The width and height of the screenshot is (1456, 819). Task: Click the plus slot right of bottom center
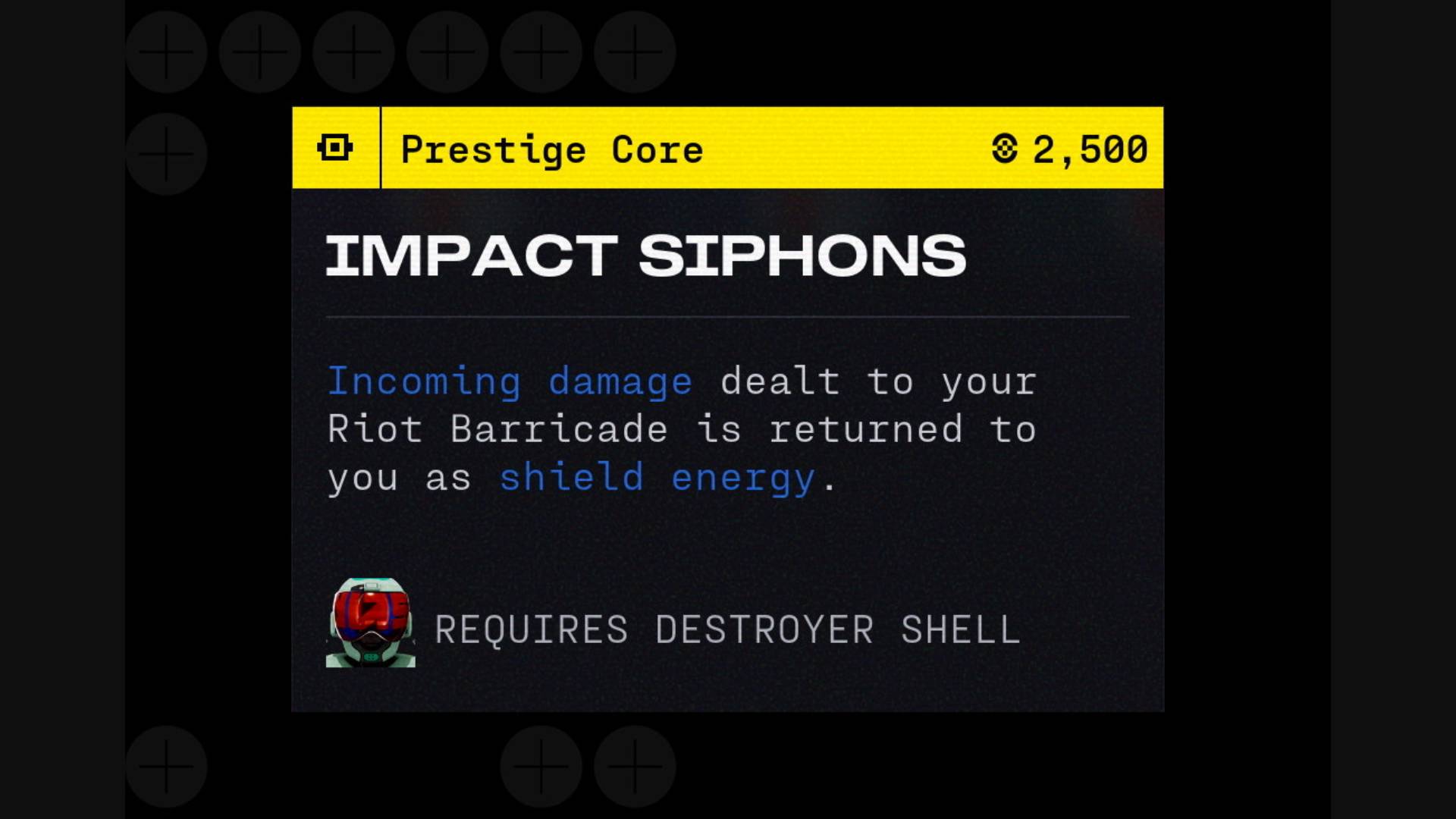click(x=634, y=767)
